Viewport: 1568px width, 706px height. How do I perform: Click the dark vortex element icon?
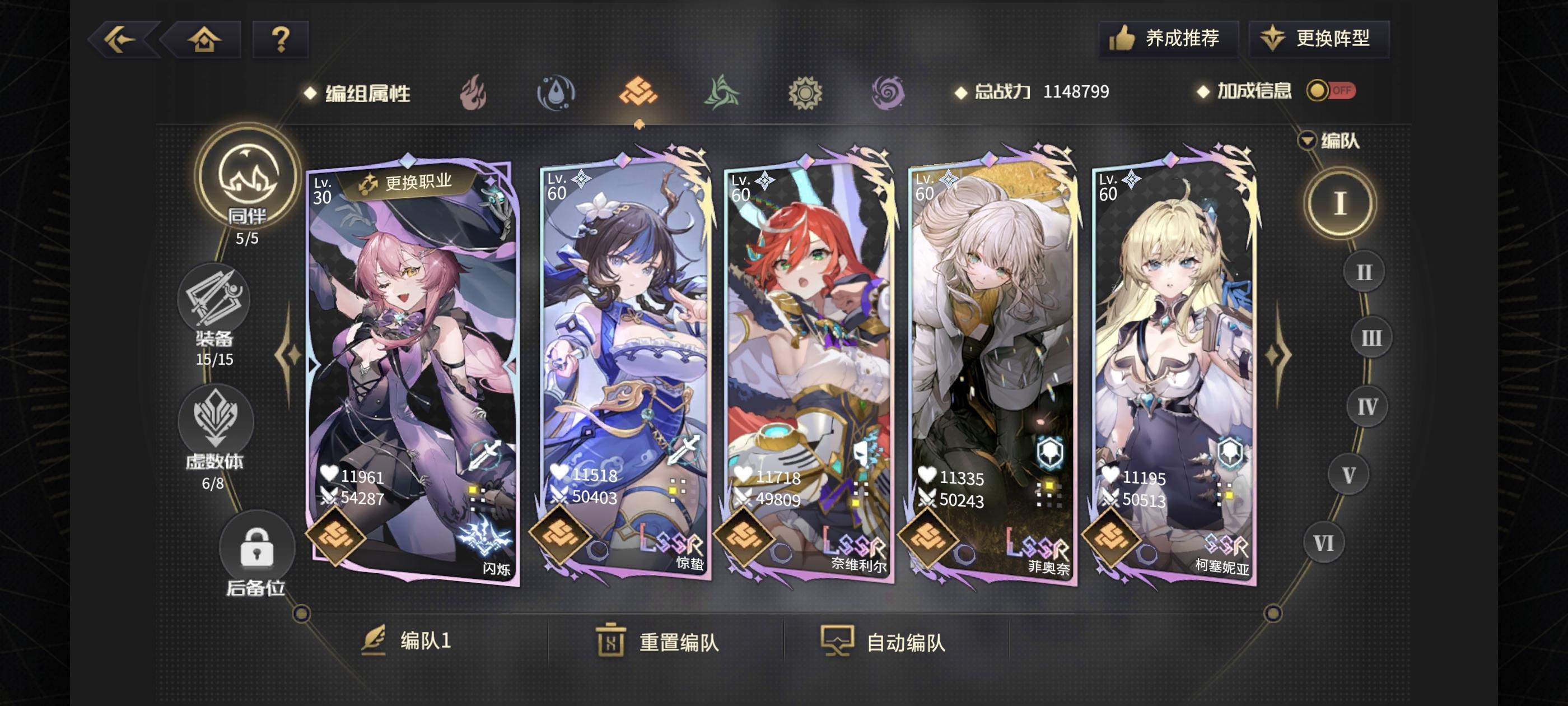click(888, 93)
